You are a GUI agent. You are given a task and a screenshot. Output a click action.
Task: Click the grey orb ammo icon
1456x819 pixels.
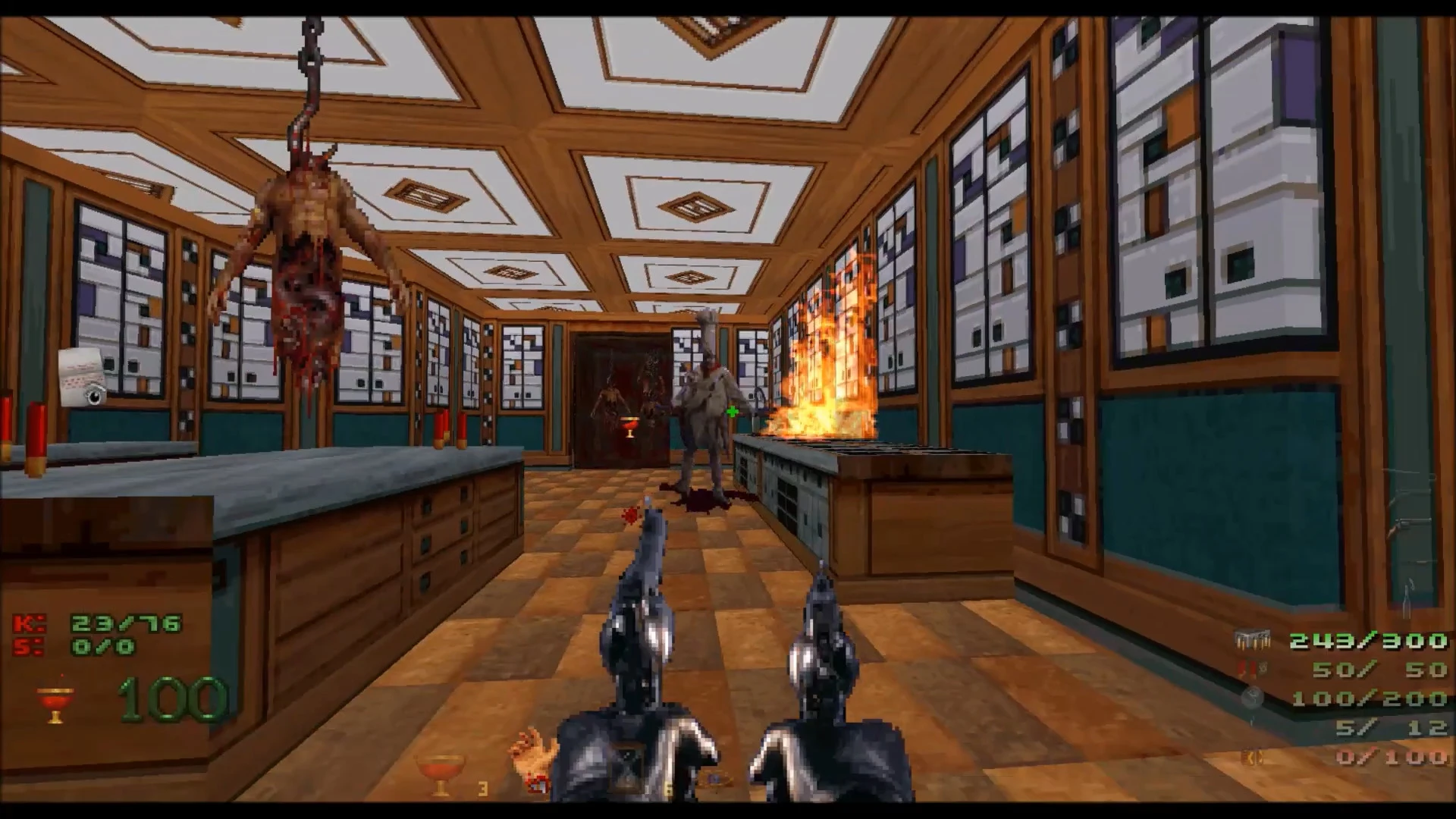(x=1251, y=698)
